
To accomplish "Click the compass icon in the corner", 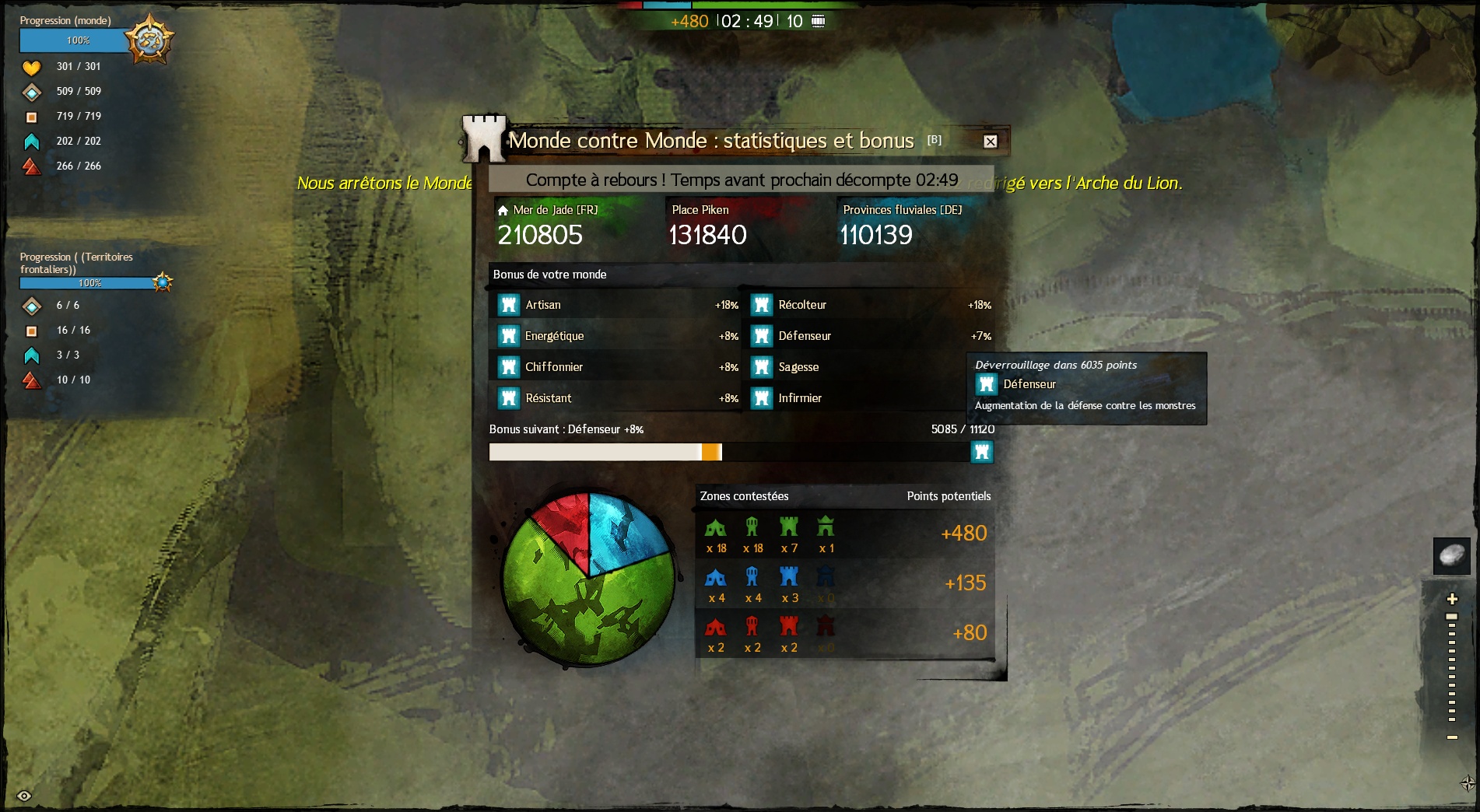I will click(x=1468, y=782).
